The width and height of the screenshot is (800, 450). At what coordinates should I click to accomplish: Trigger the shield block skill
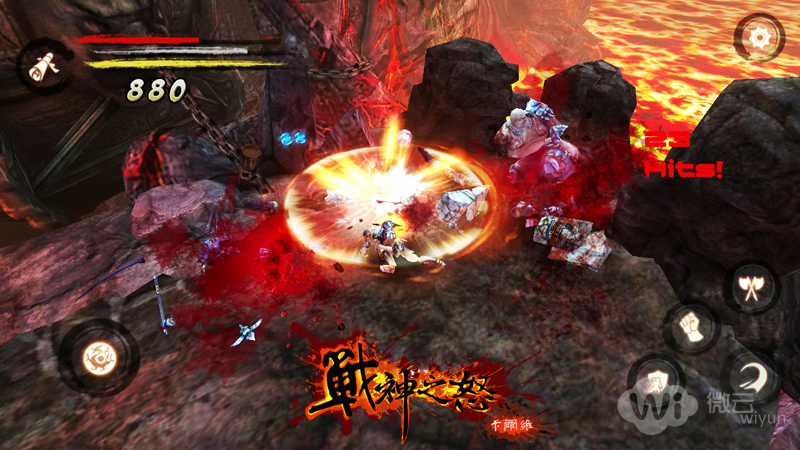point(656,381)
